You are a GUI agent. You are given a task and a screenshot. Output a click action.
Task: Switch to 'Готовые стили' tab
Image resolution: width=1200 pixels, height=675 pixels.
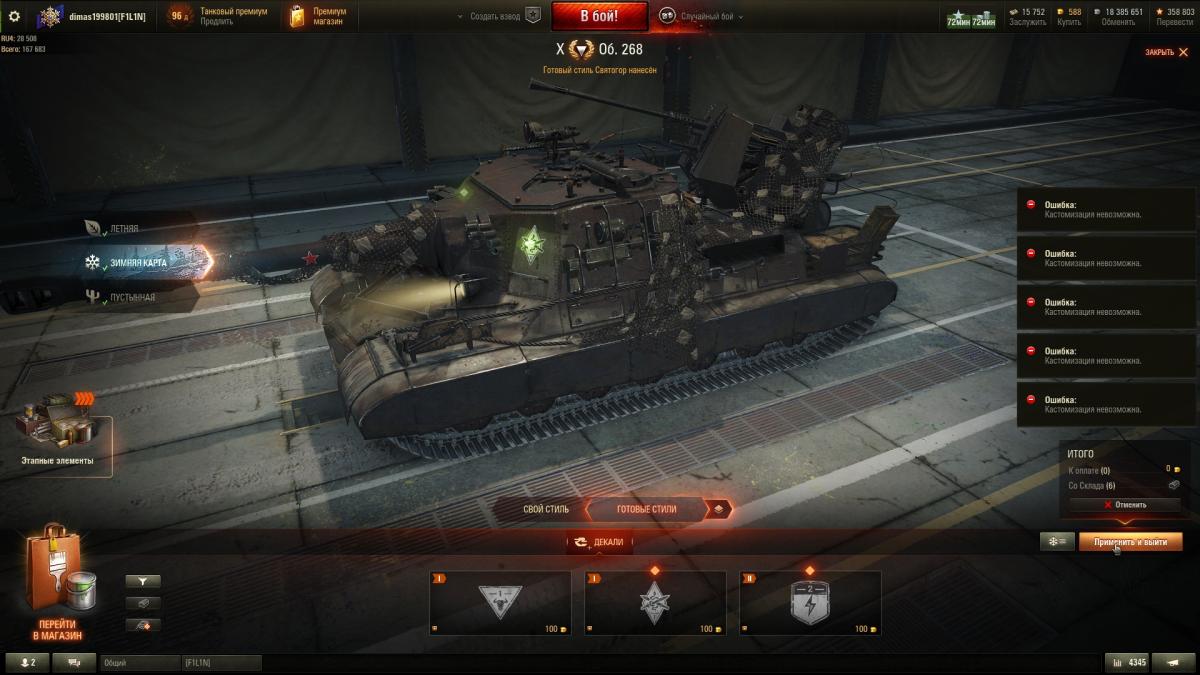(646, 509)
